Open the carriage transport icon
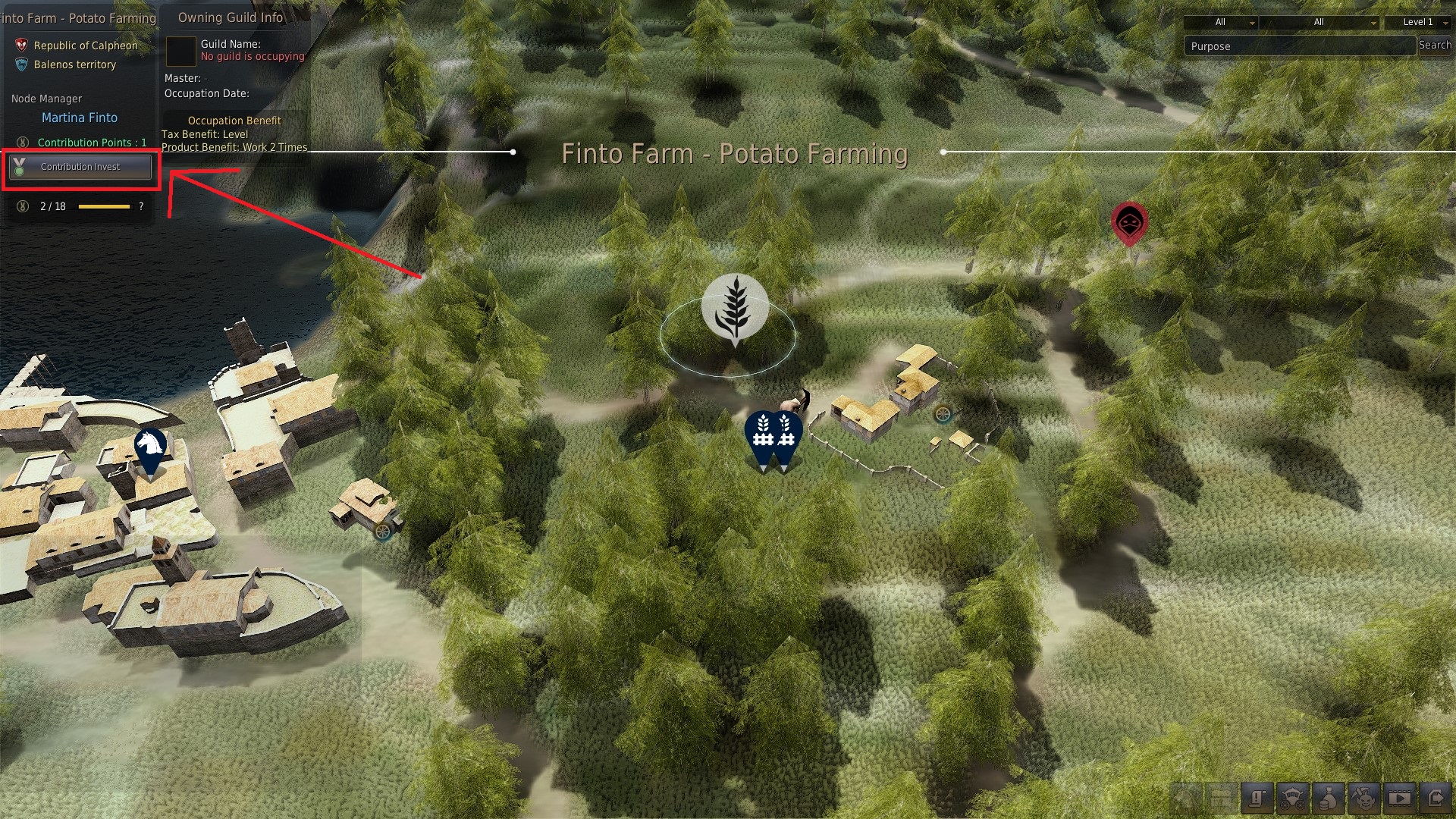Image resolution: width=1456 pixels, height=819 pixels. click(1293, 798)
